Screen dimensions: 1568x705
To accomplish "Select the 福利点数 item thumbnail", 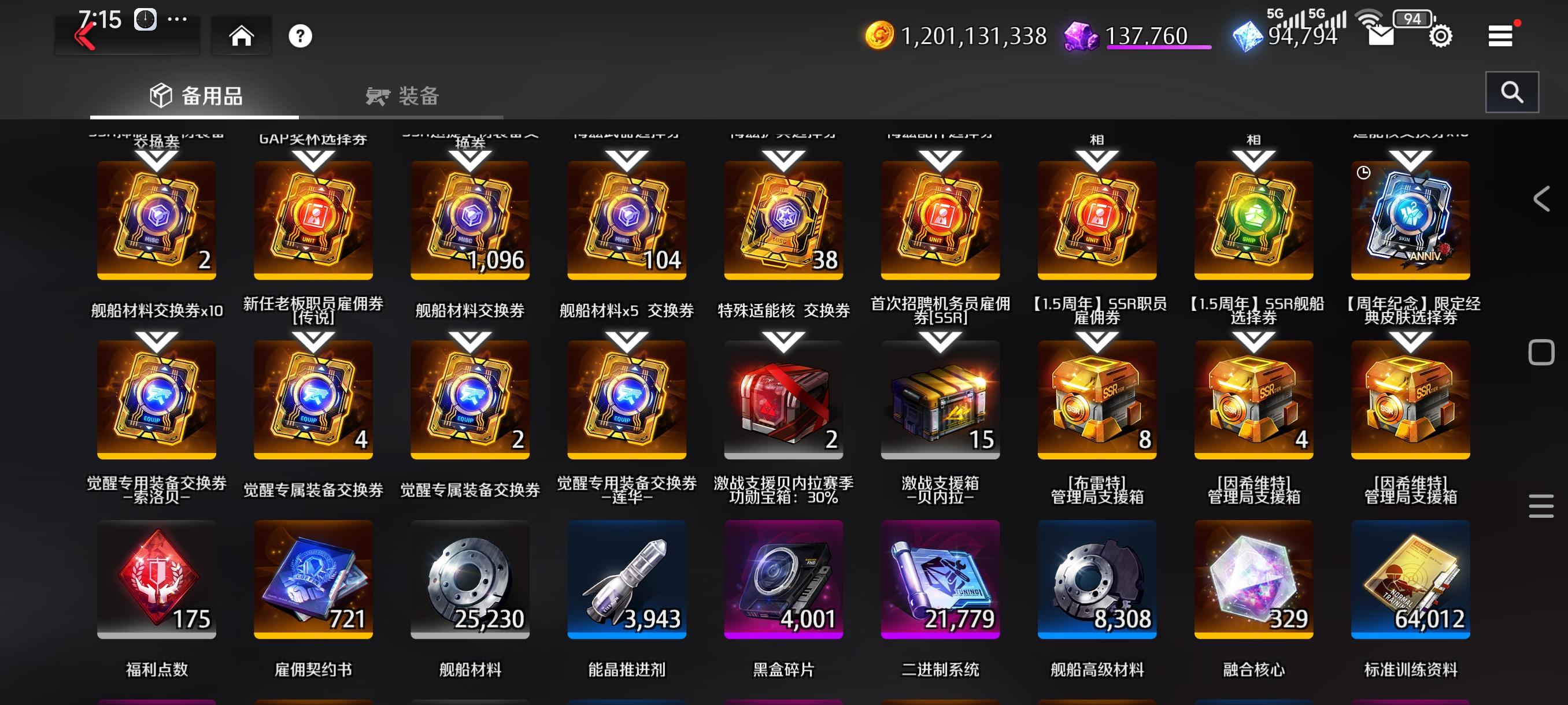I will coord(156,579).
